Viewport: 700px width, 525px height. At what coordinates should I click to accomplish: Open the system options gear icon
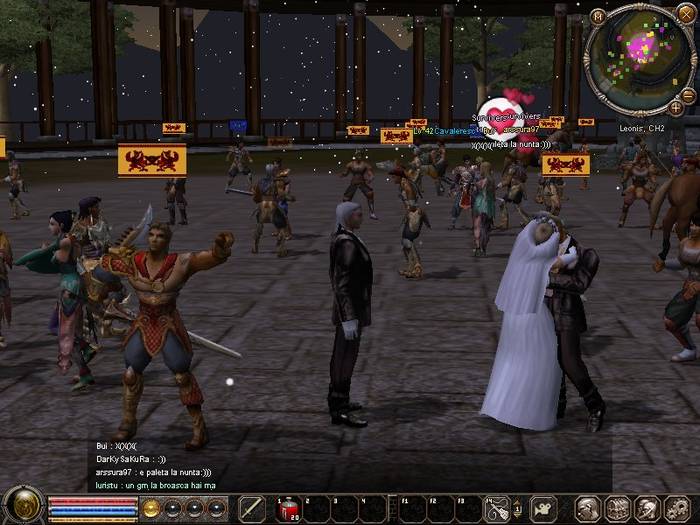(x=673, y=508)
